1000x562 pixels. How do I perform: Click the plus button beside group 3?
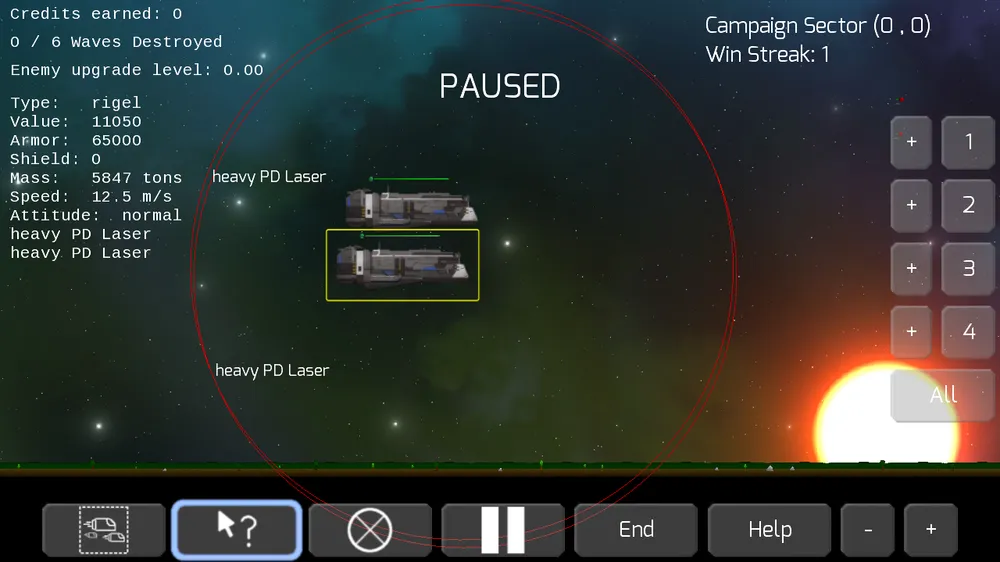911,269
